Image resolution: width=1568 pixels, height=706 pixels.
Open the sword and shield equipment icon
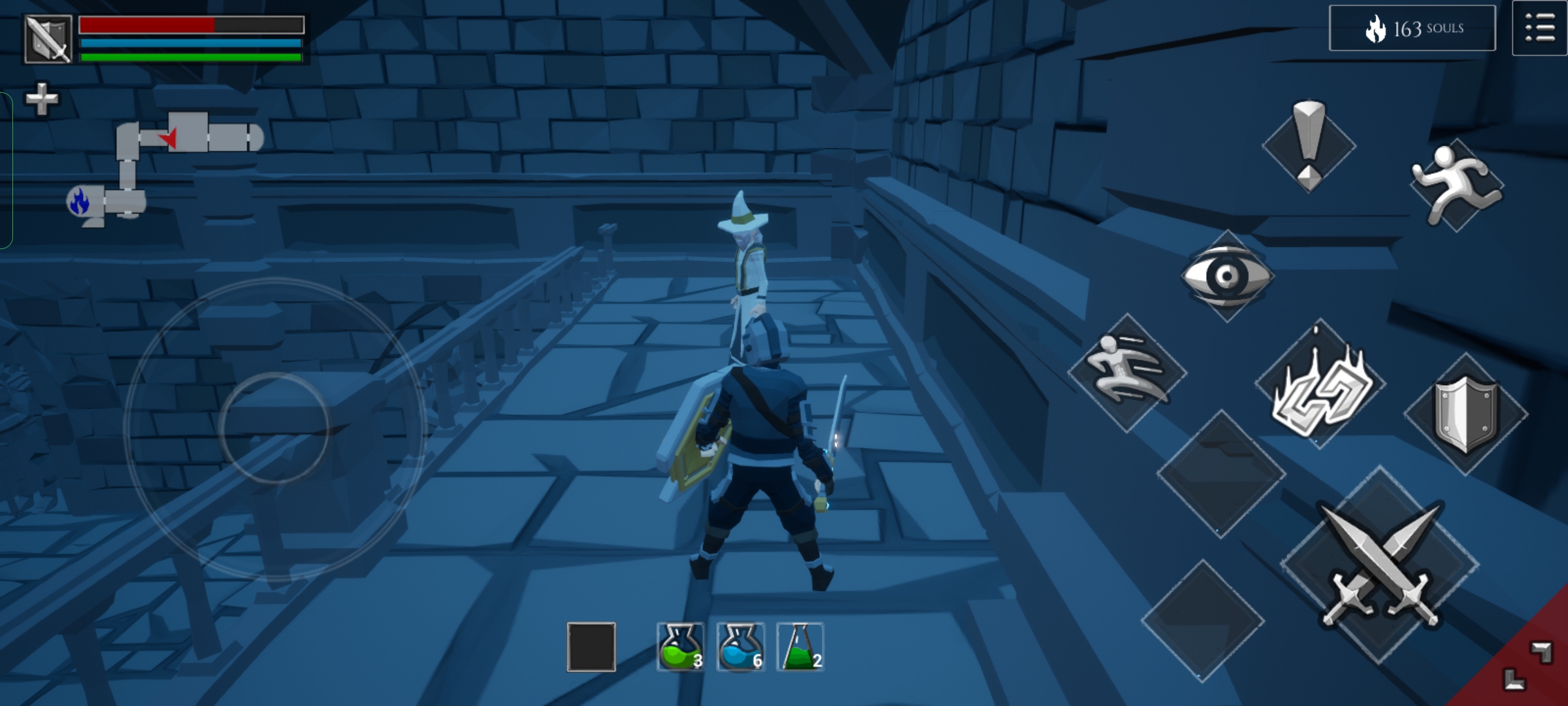[x=48, y=39]
